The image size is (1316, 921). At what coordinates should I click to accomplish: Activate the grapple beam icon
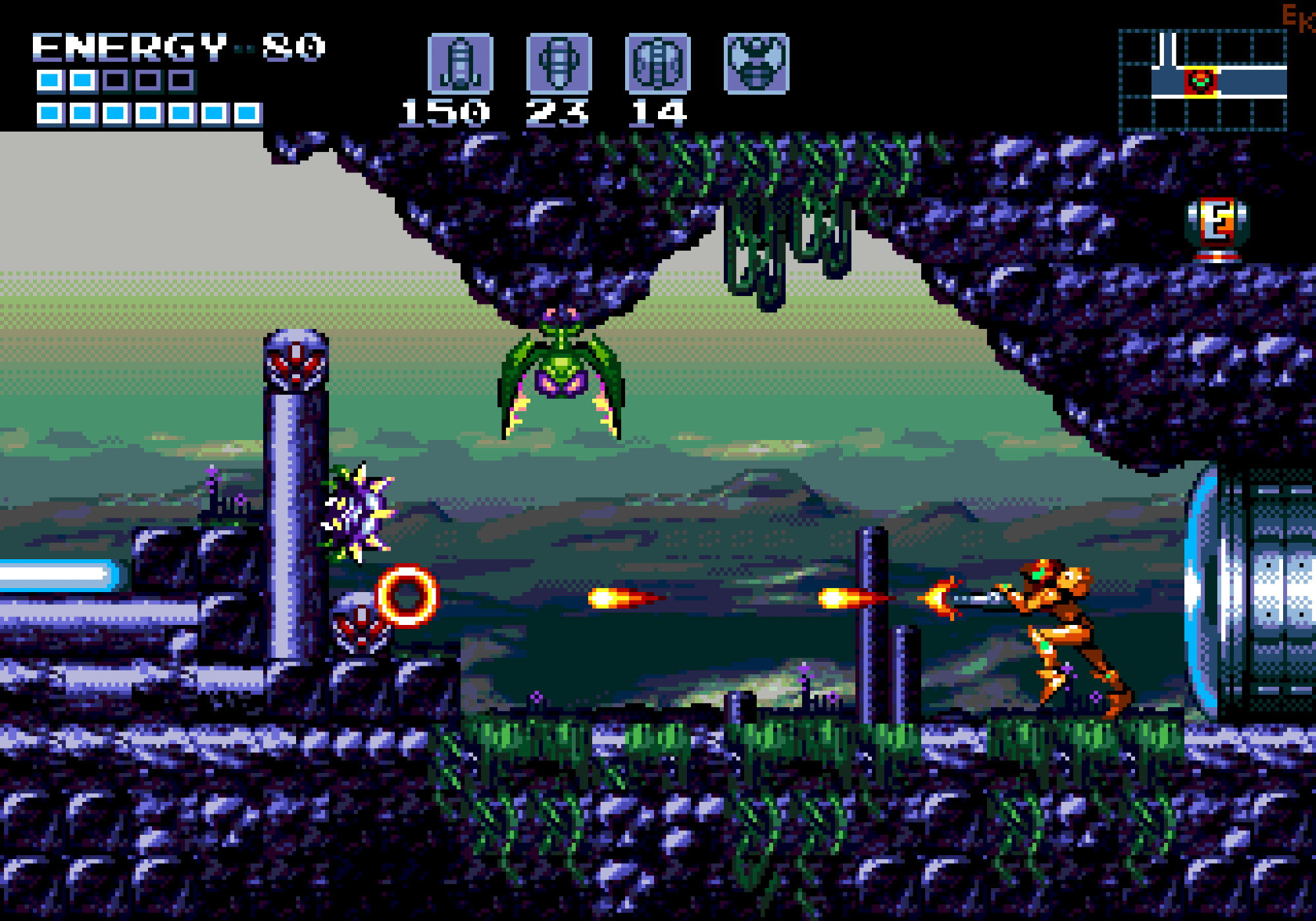pyautogui.click(x=756, y=63)
